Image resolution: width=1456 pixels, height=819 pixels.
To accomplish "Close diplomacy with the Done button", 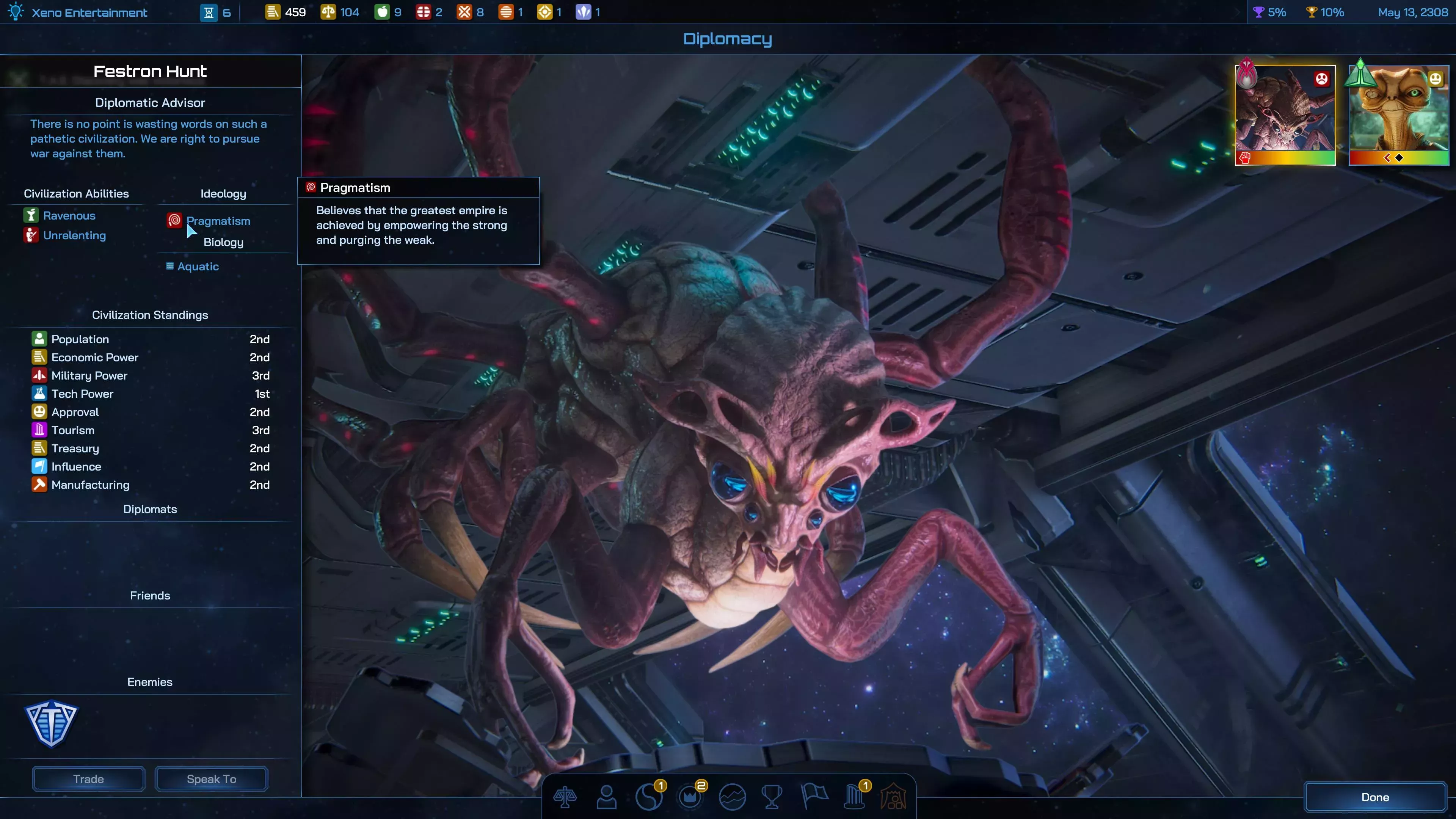I will pyautogui.click(x=1374, y=797).
